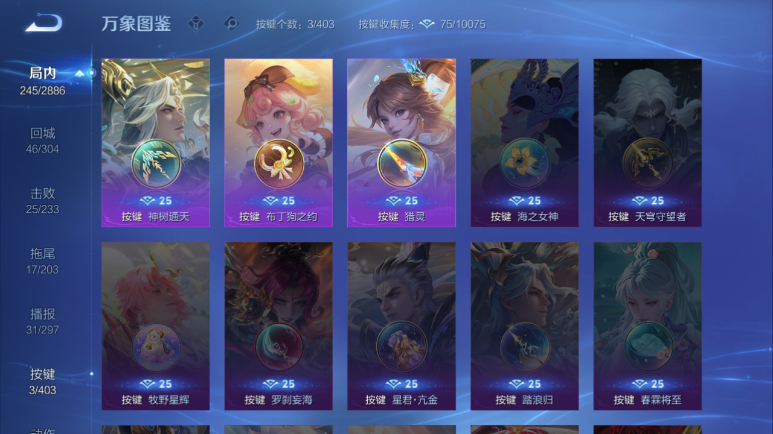
Task: Open the 回城 category tab
Action: (43, 140)
